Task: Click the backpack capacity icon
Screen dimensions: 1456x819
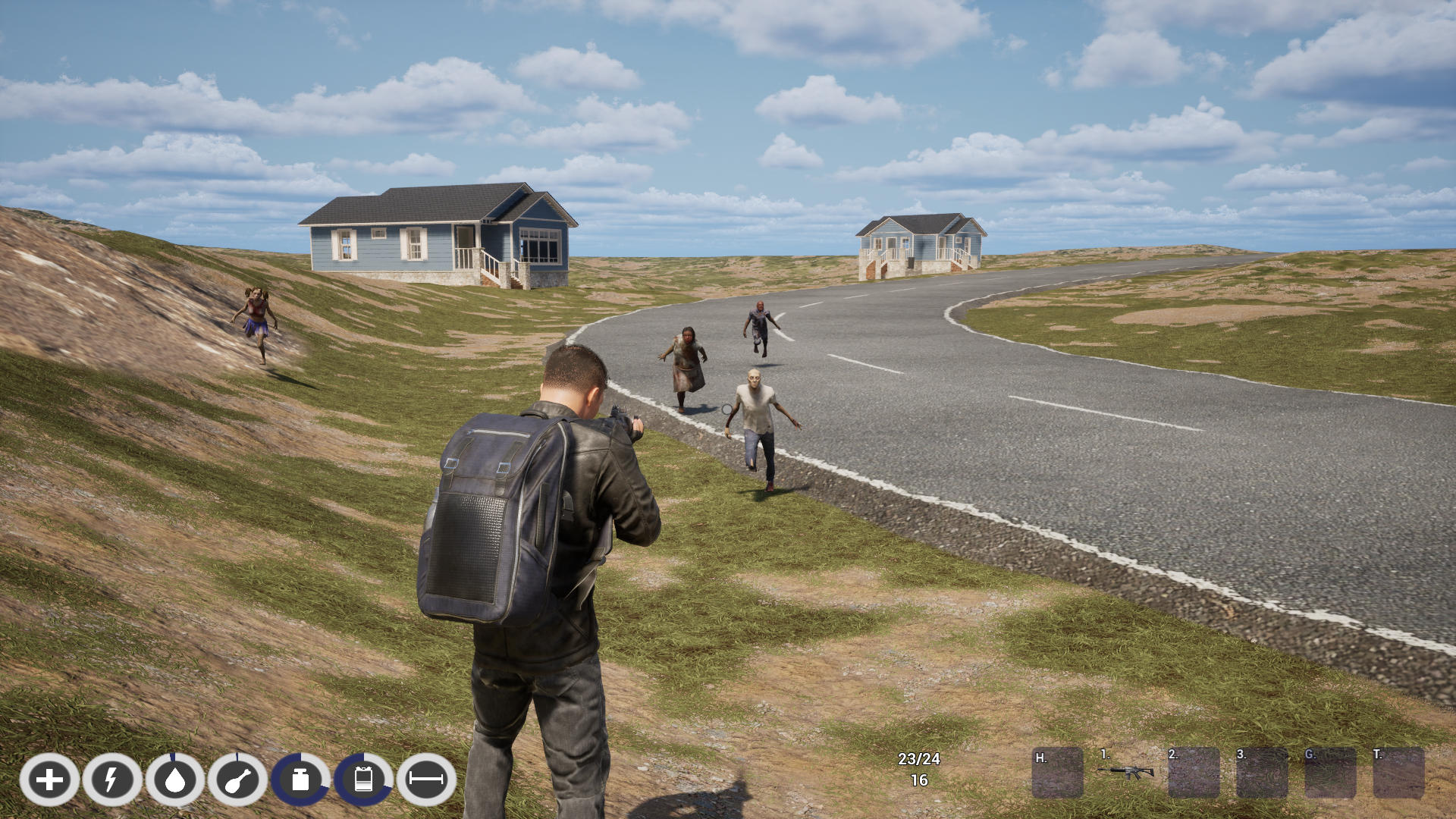Action: [x=364, y=780]
